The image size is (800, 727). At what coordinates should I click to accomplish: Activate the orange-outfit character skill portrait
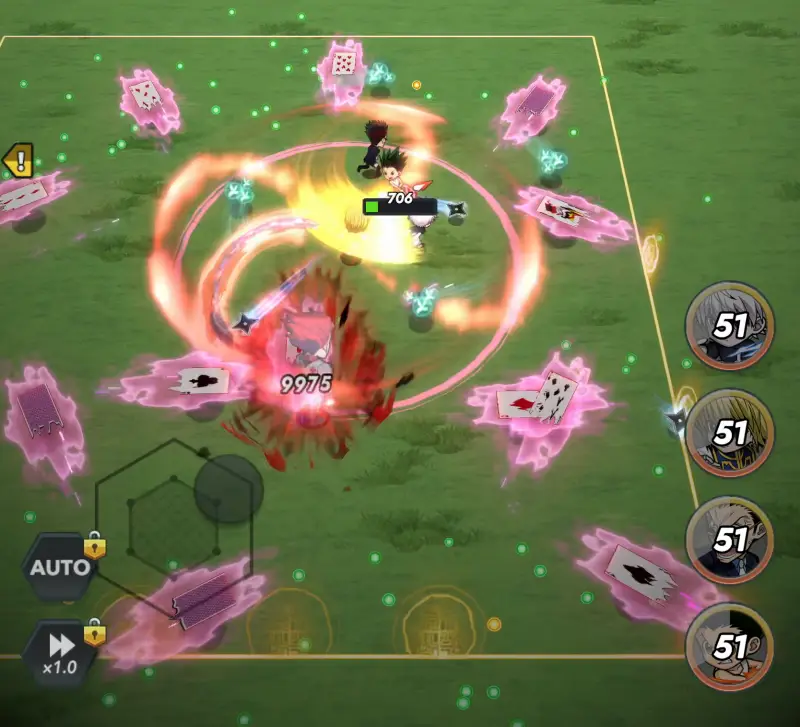point(729,647)
